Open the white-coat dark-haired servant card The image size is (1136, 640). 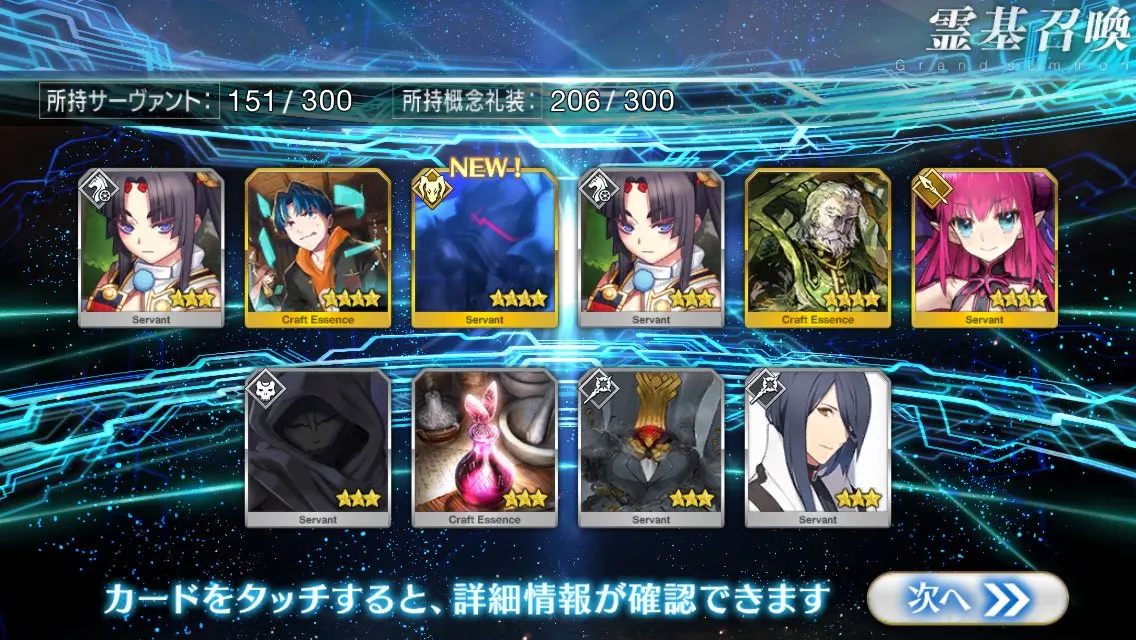tap(818, 447)
